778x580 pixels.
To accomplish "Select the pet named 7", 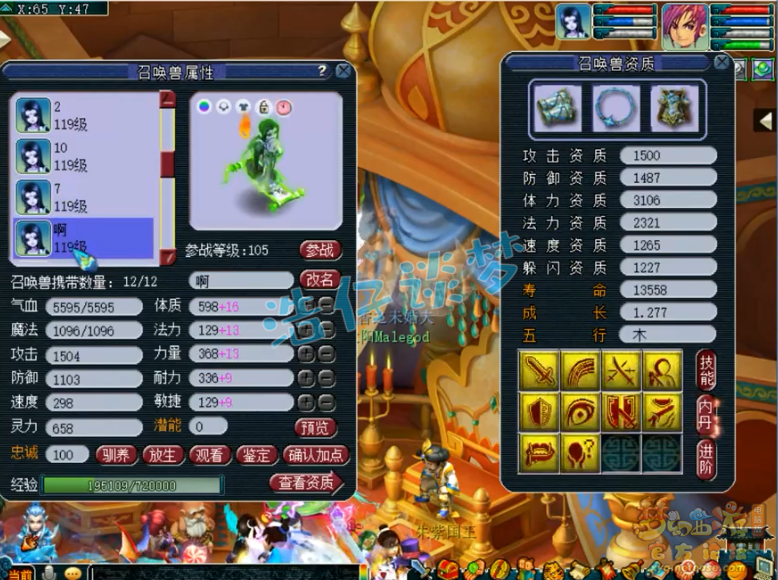I will click(x=84, y=197).
